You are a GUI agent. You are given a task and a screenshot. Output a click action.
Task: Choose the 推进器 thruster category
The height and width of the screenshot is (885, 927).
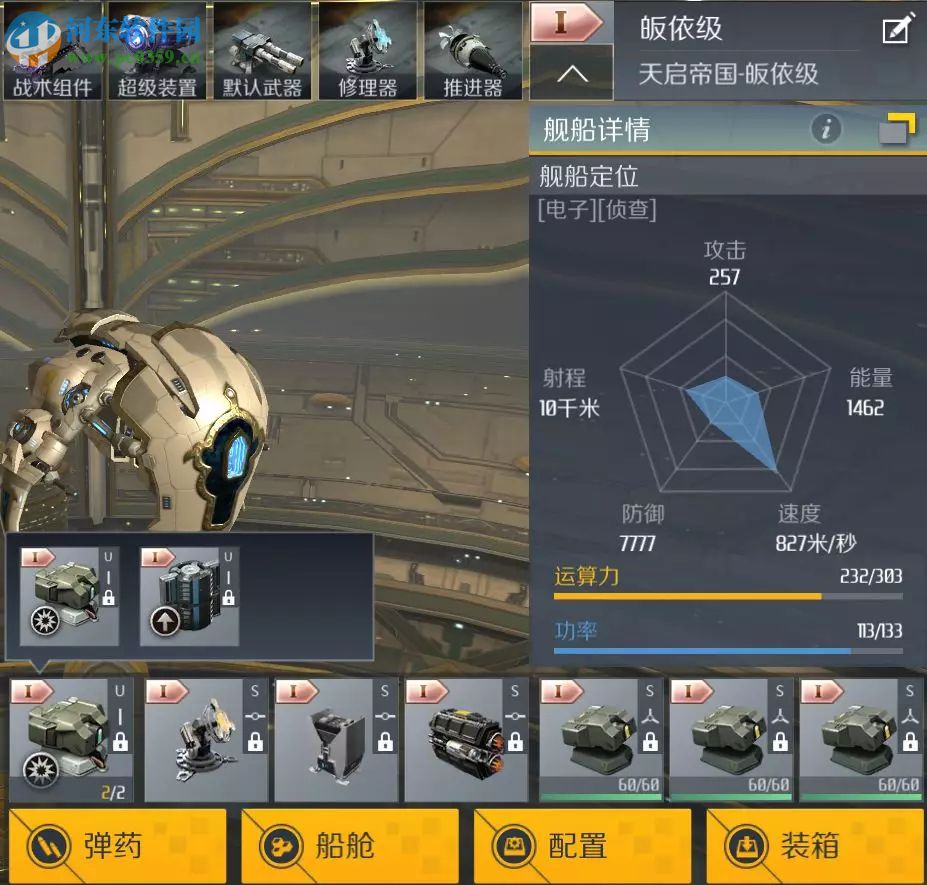pyautogui.click(x=472, y=51)
